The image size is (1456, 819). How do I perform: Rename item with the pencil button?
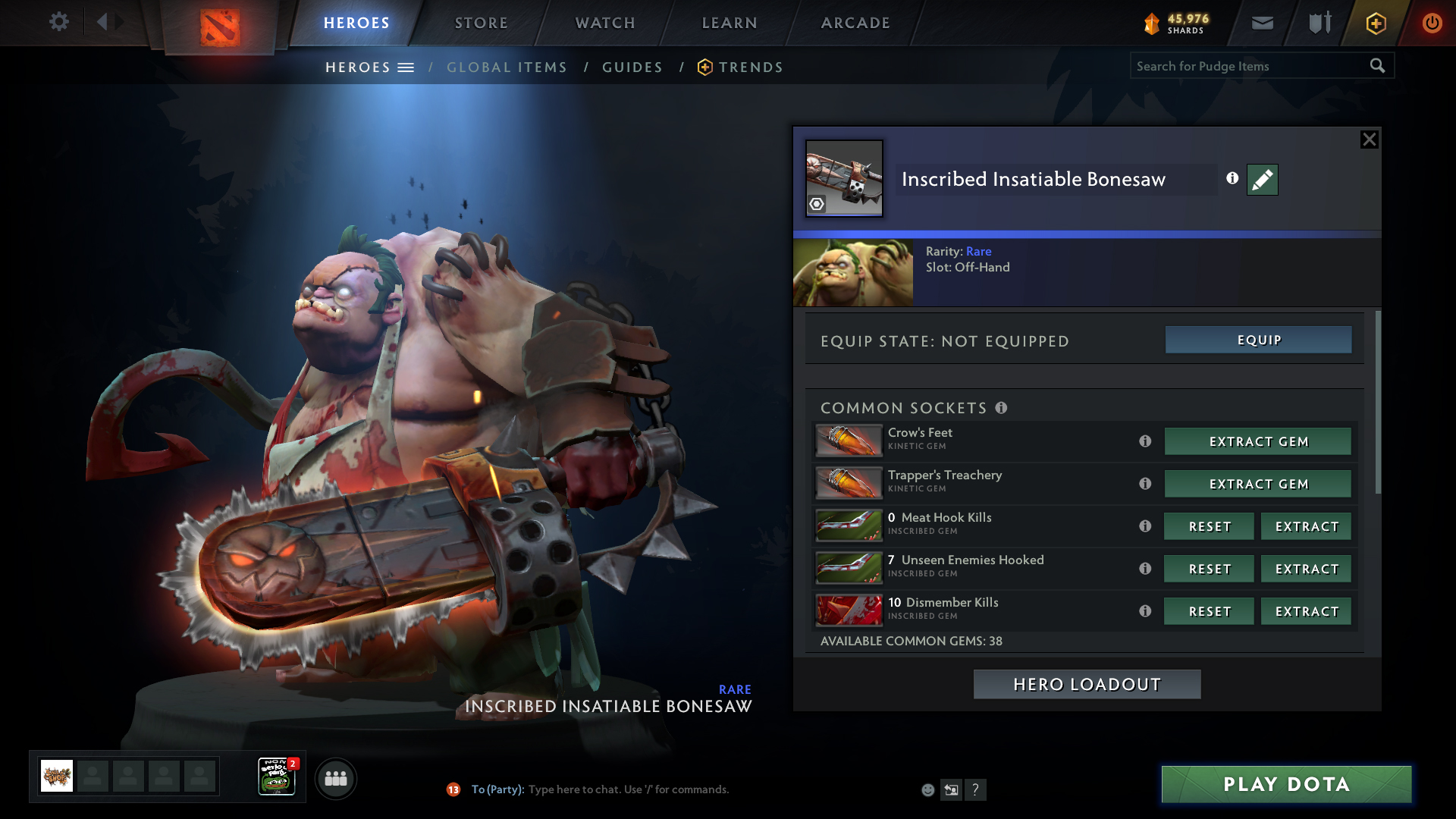[1262, 180]
